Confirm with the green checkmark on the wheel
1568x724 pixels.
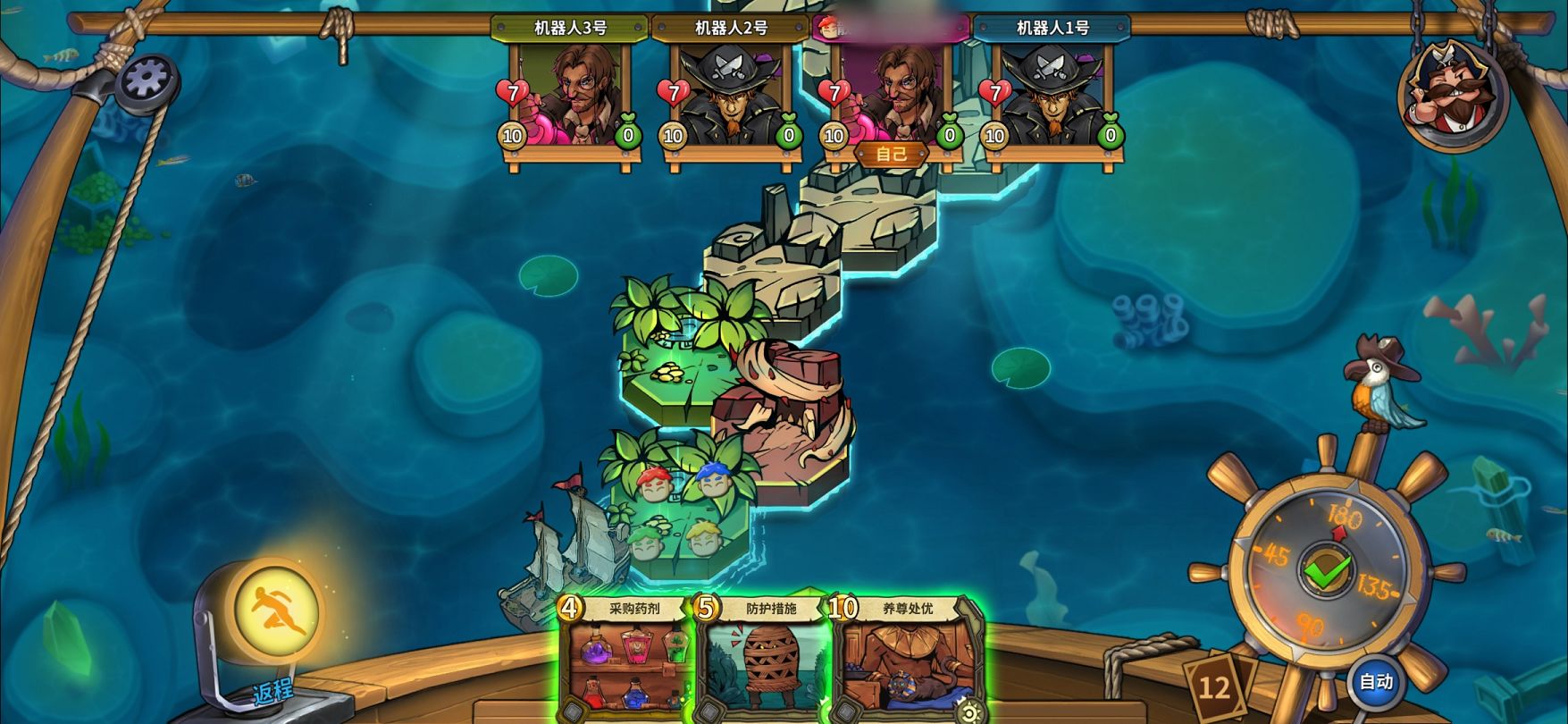coord(1327,570)
